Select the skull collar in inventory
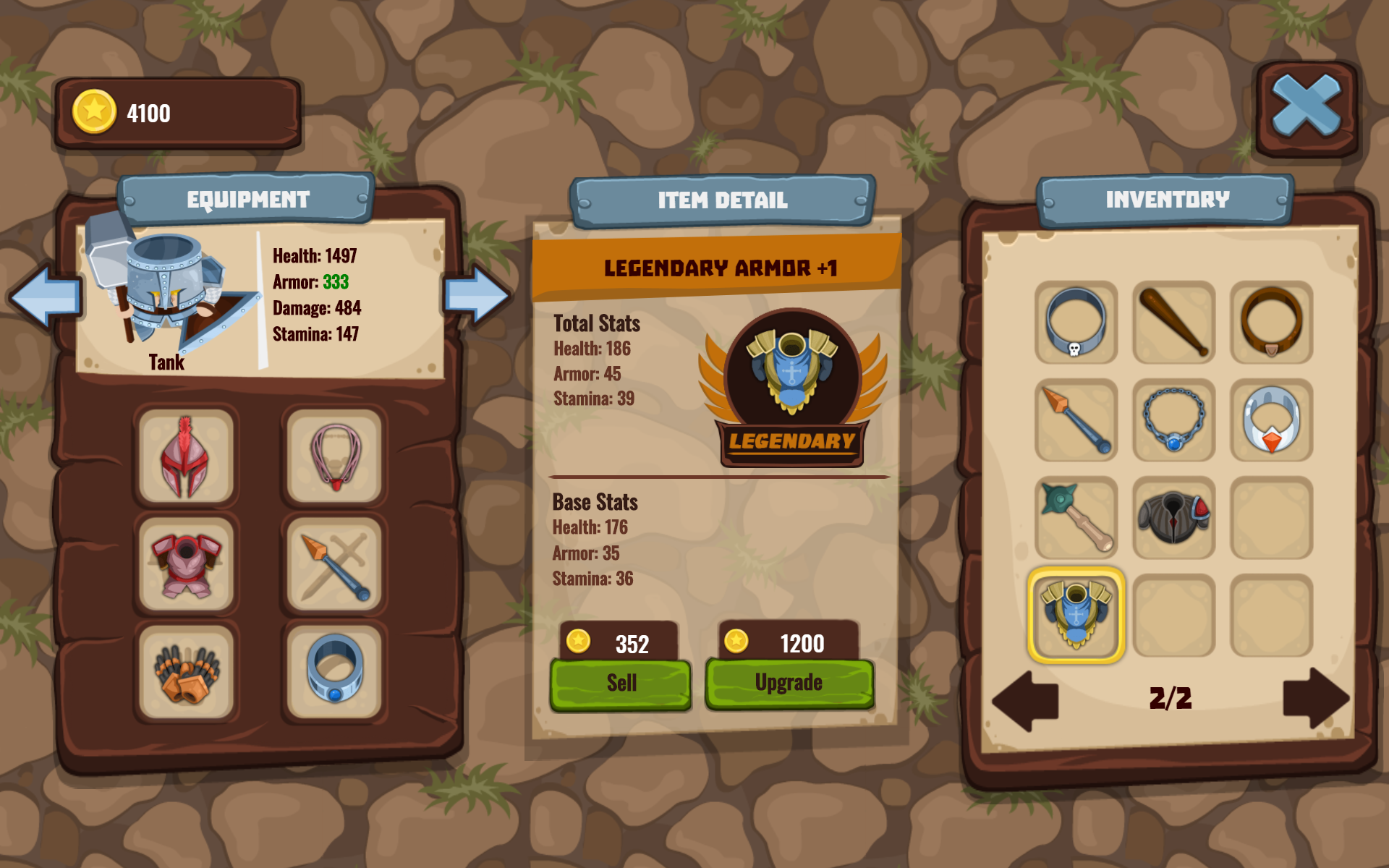 point(1076,323)
